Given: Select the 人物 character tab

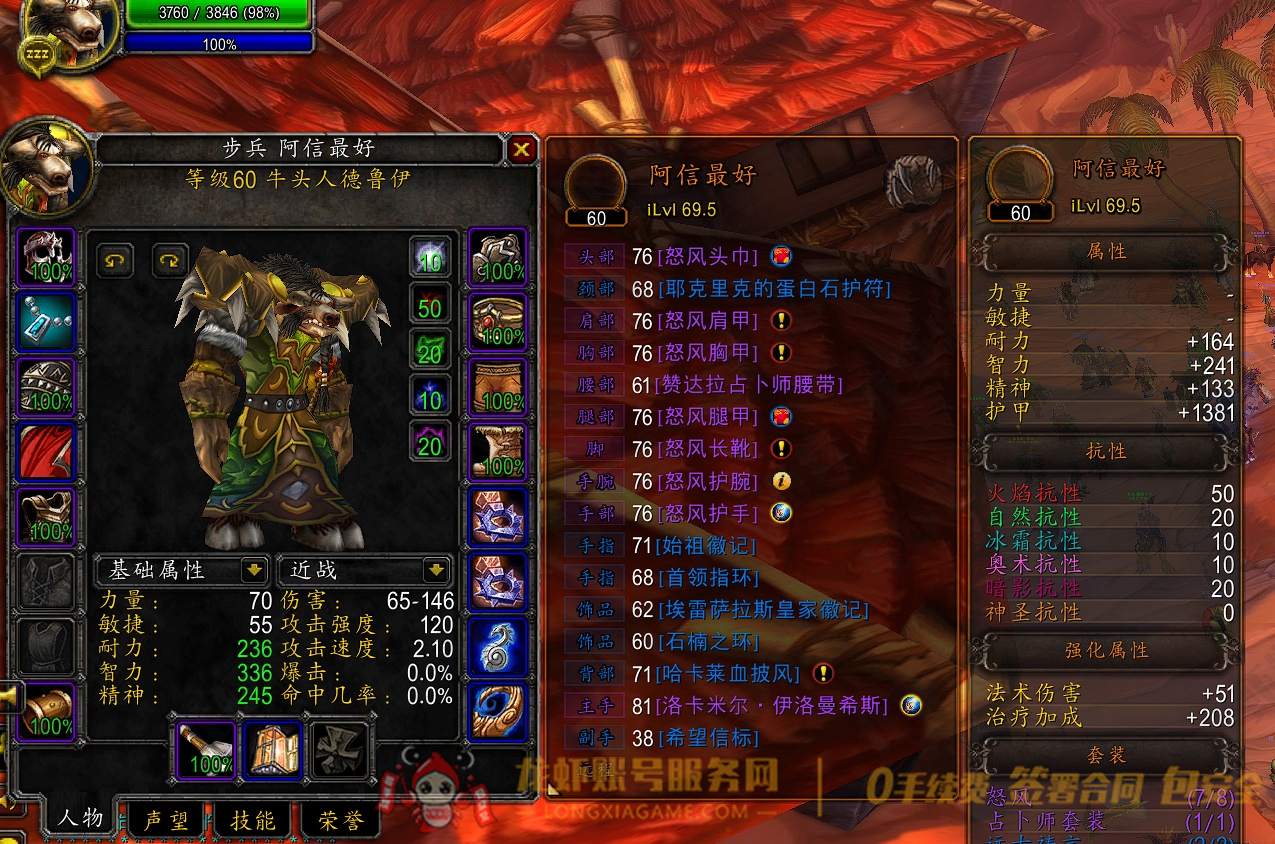Looking at the screenshot, I should pyautogui.click(x=80, y=817).
